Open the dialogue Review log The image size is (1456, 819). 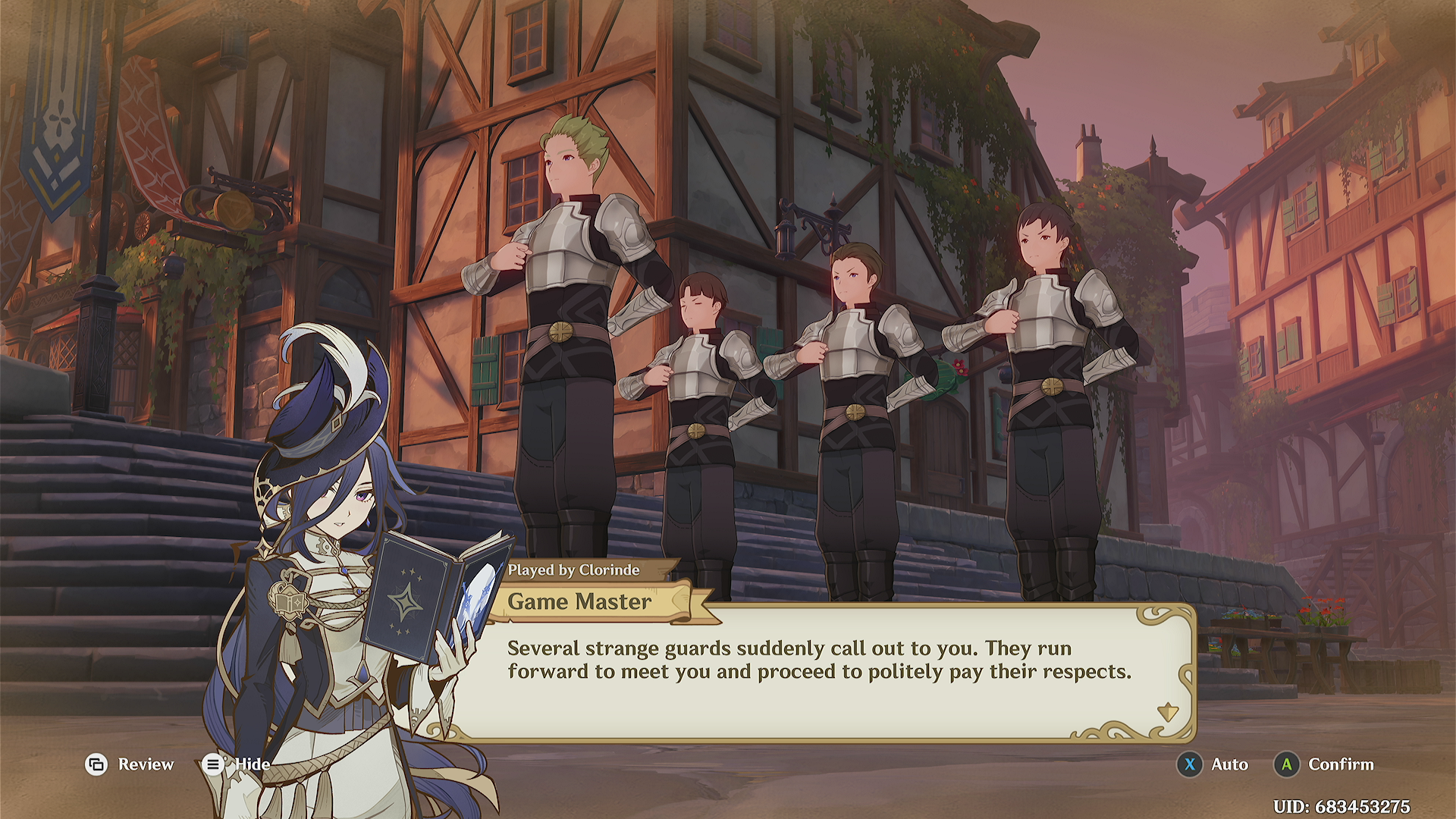point(130,764)
